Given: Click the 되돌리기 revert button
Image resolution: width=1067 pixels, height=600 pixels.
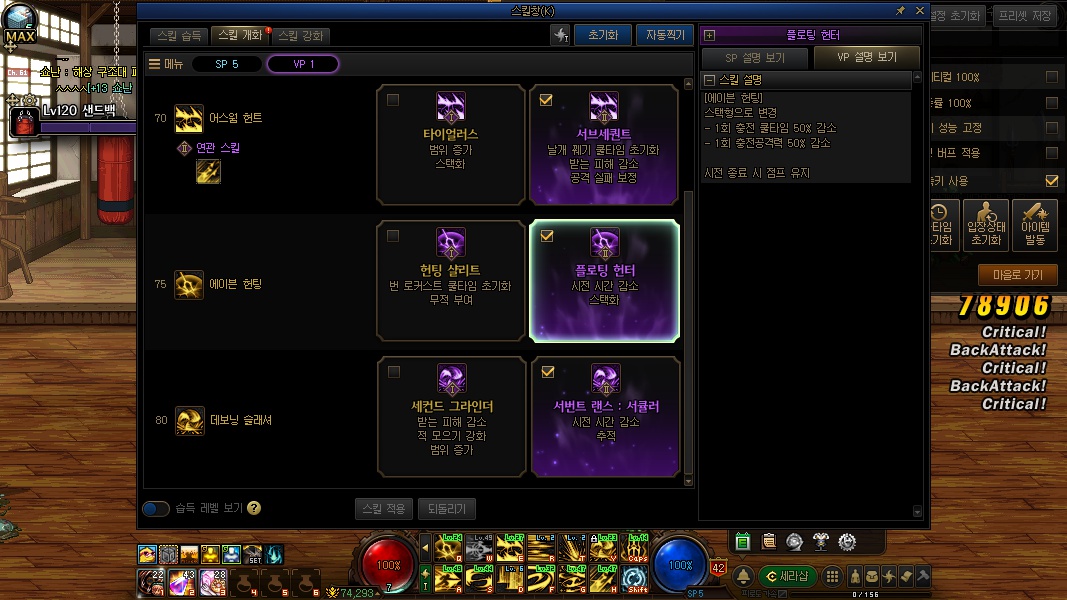Looking at the screenshot, I should [x=447, y=508].
